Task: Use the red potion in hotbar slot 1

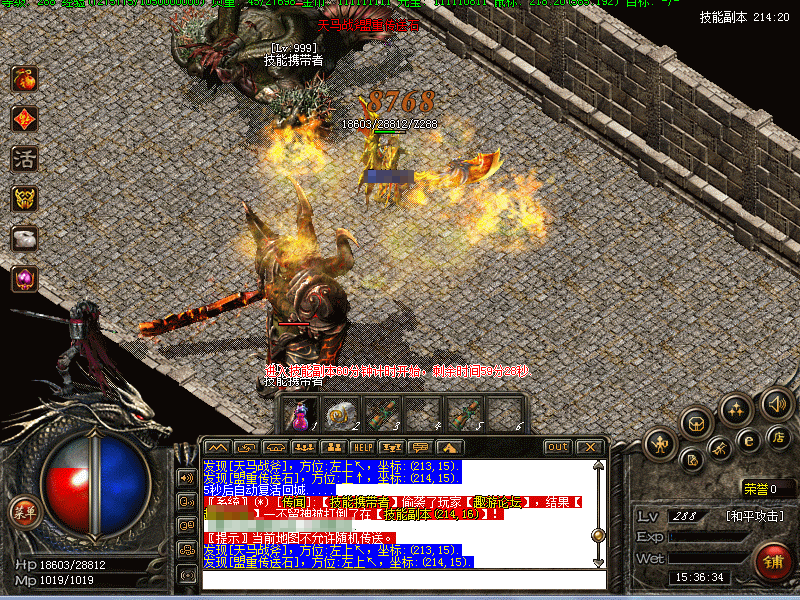Action: (301, 414)
